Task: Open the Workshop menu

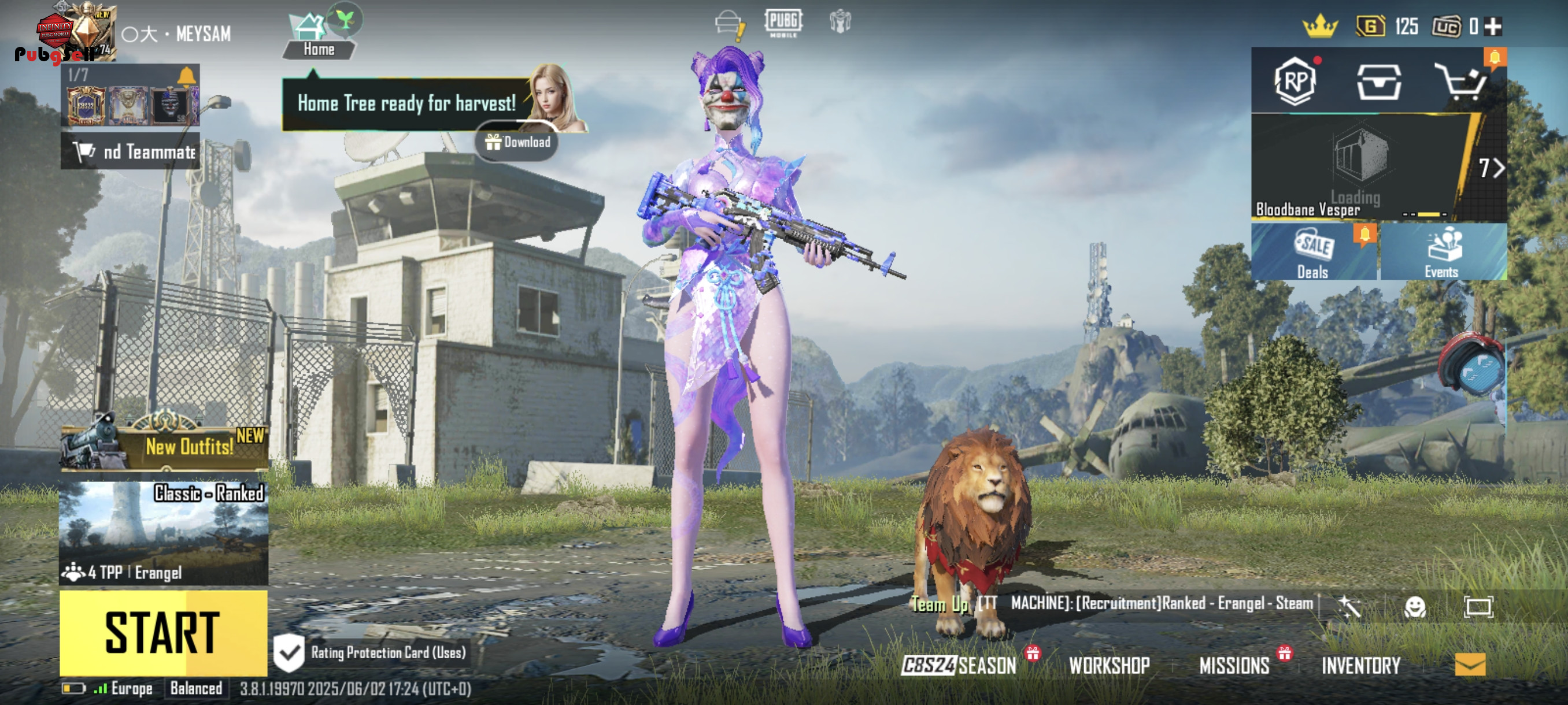Action: [1109, 666]
